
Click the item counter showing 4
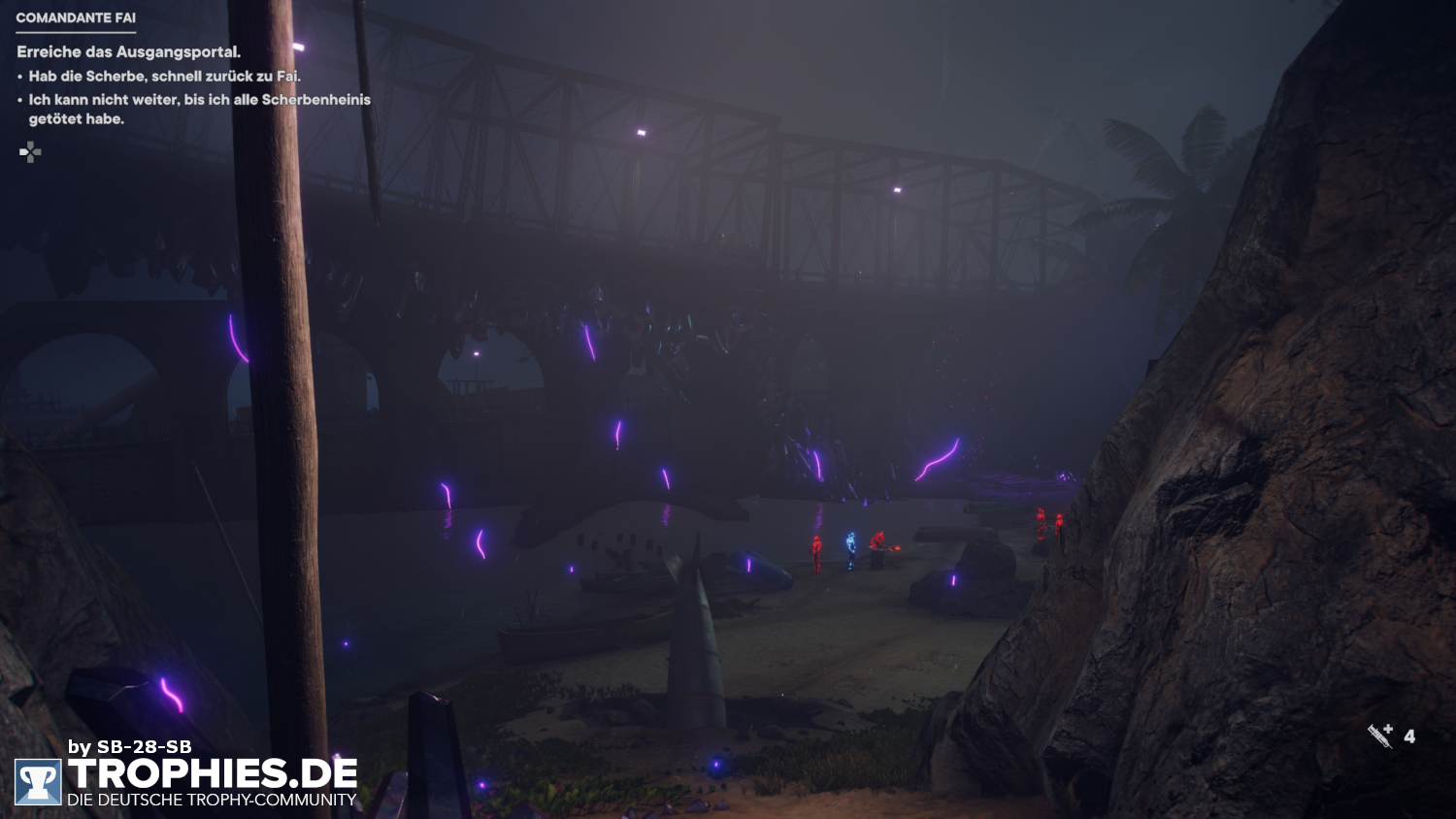coord(1410,737)
